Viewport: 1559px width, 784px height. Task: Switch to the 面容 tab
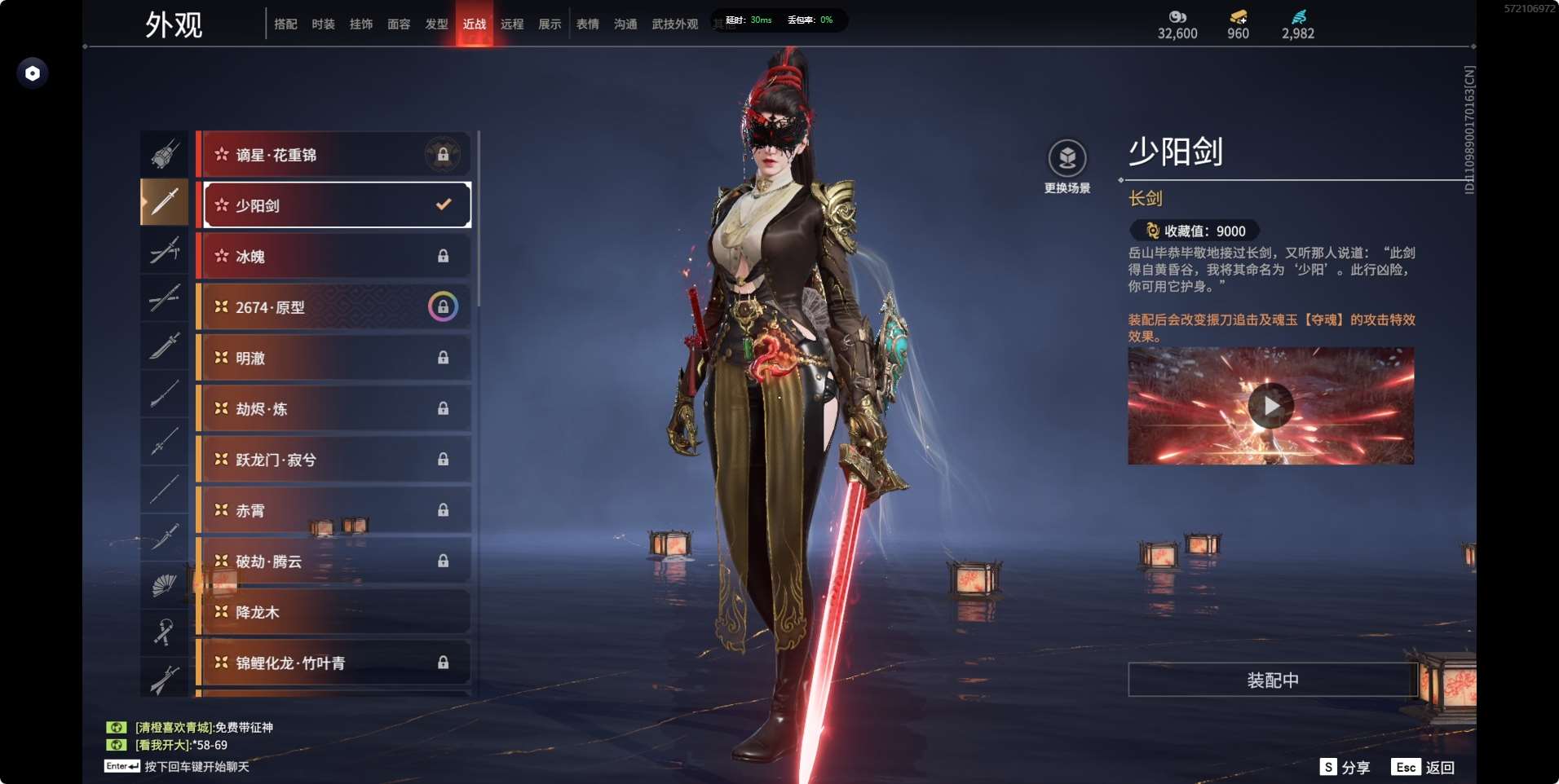399,24
